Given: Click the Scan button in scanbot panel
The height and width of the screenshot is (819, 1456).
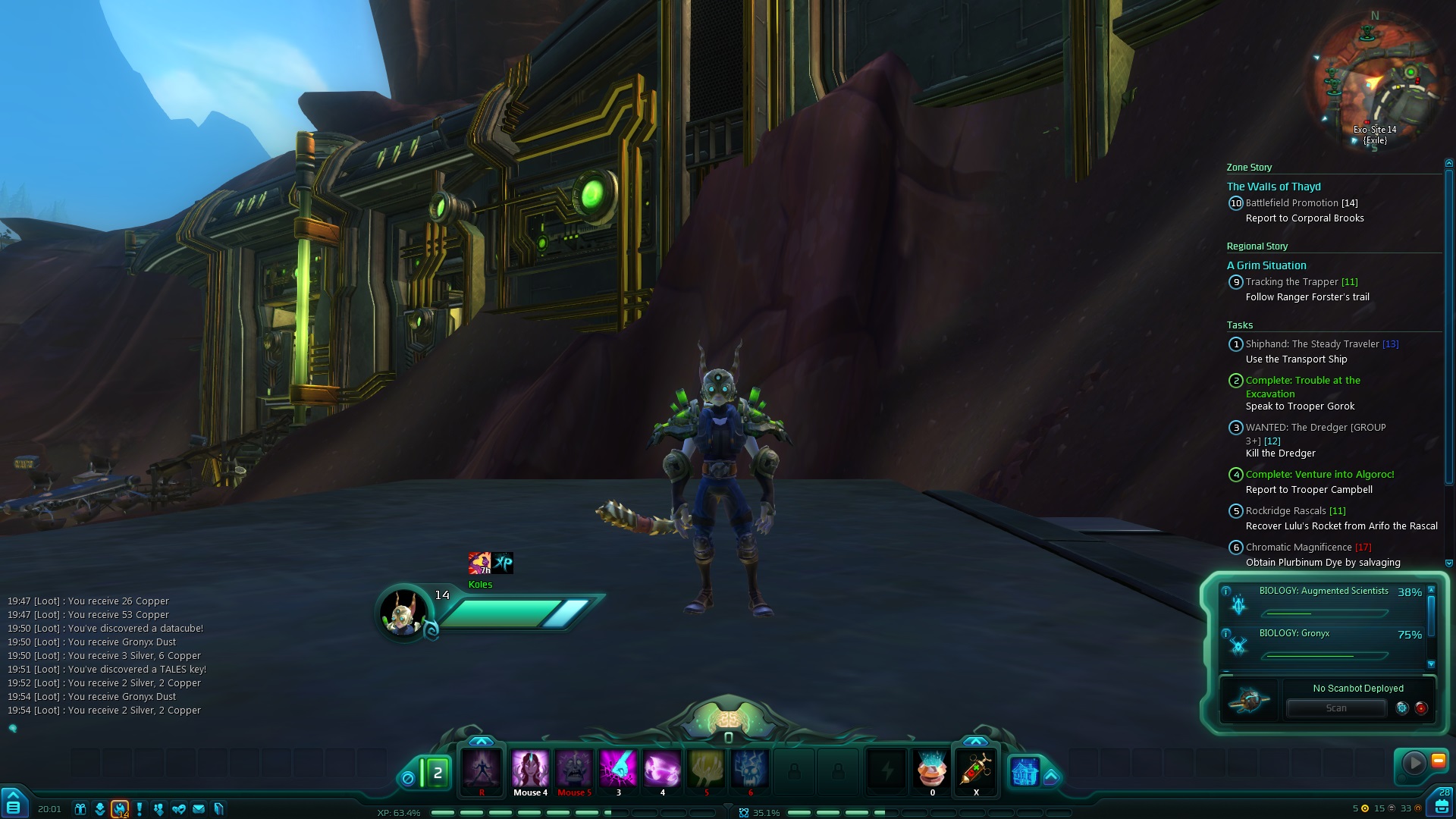Looking at the screenshot, I should [1336, 708].
